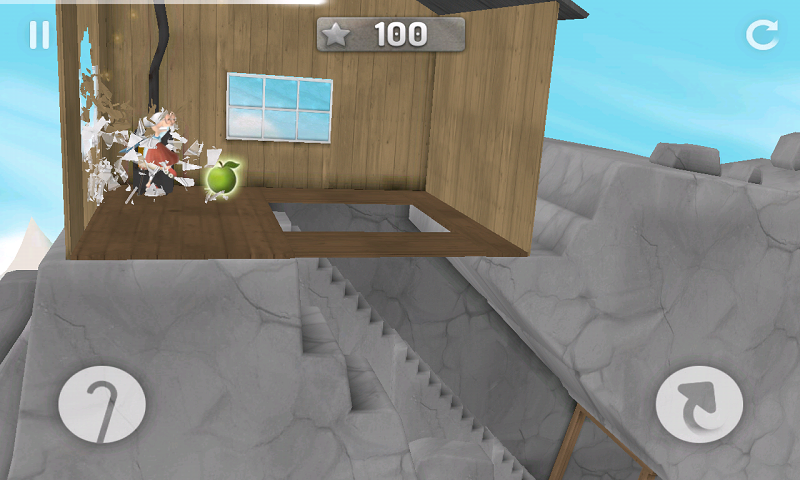Viewport: 800px width, 480px height.
Task: Restart the level with the circular arrow
Action: coord(761,35)
